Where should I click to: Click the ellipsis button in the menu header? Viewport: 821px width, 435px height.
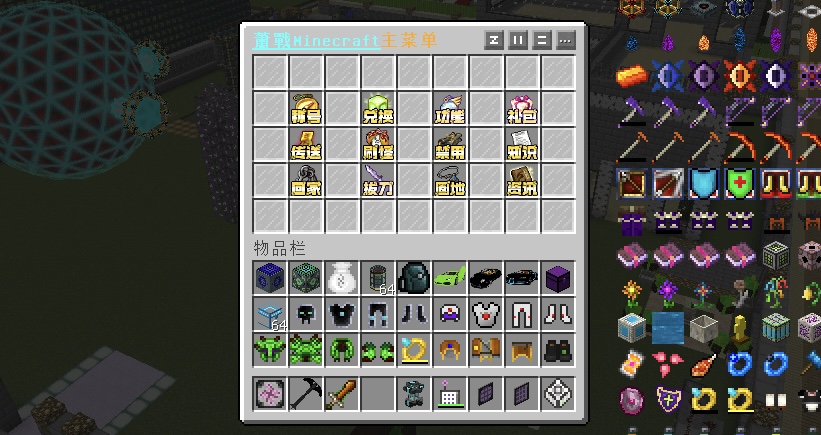[566, 41]
